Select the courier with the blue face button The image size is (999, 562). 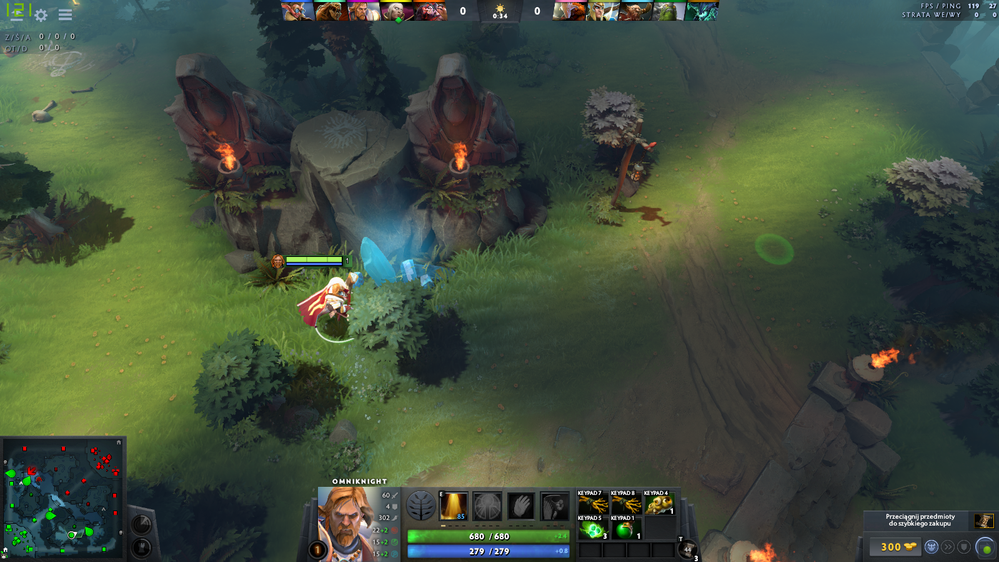click(931, 547)
